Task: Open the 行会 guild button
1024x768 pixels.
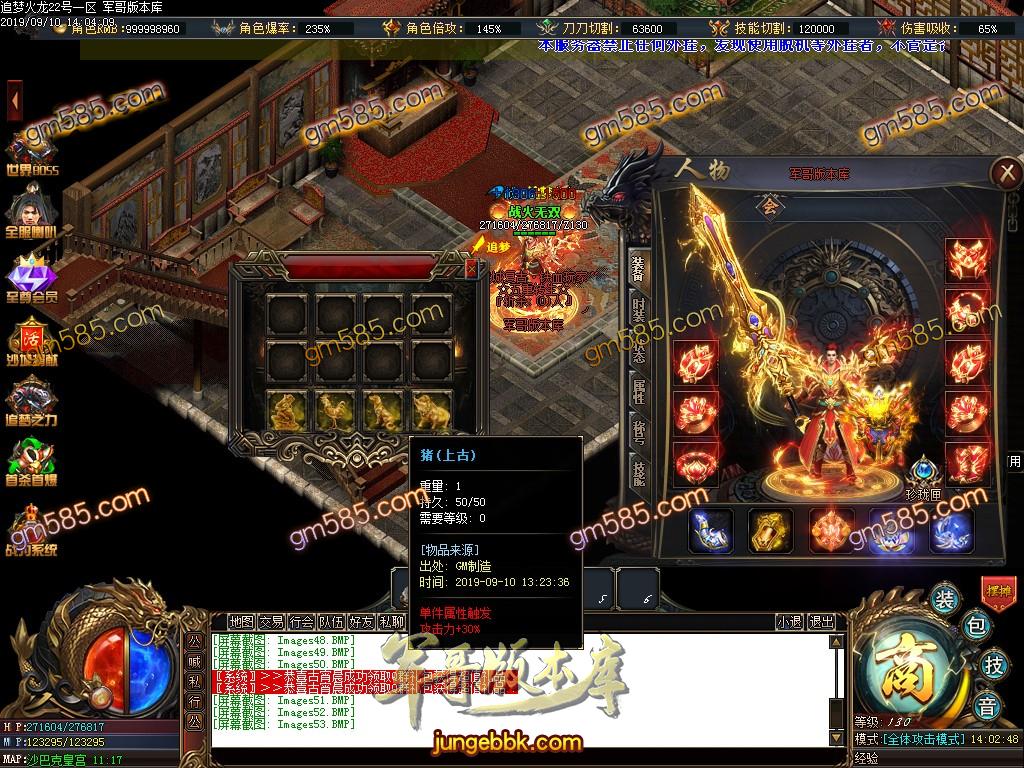Action: (x=301, y=621)
